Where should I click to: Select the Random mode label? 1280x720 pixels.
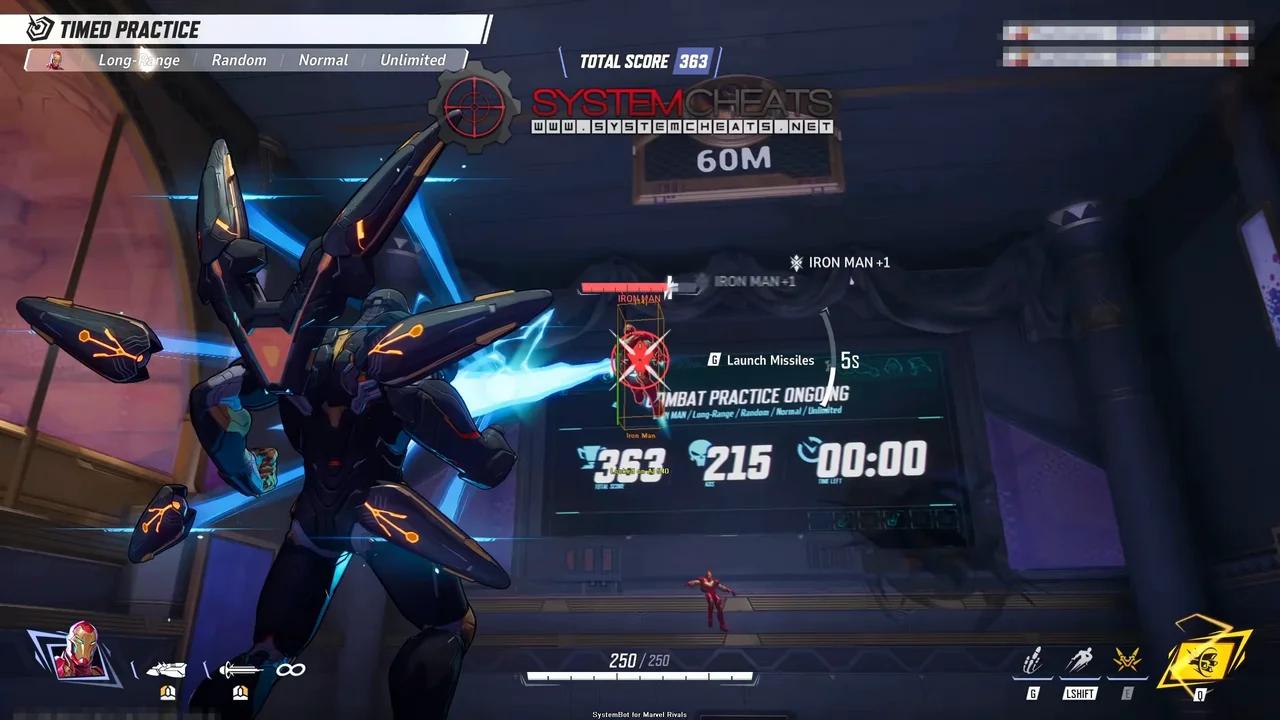tap(238, 60)
